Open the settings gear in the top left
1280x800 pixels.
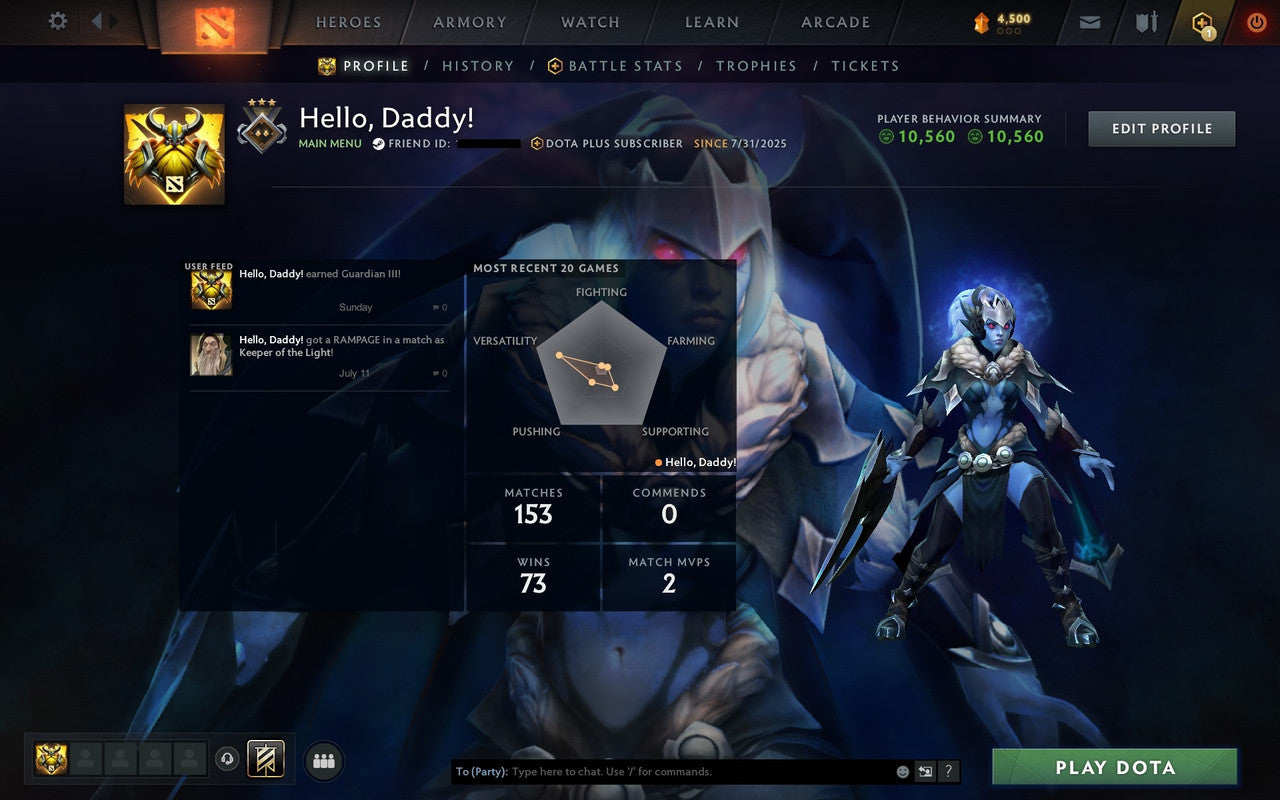[57, 20]
